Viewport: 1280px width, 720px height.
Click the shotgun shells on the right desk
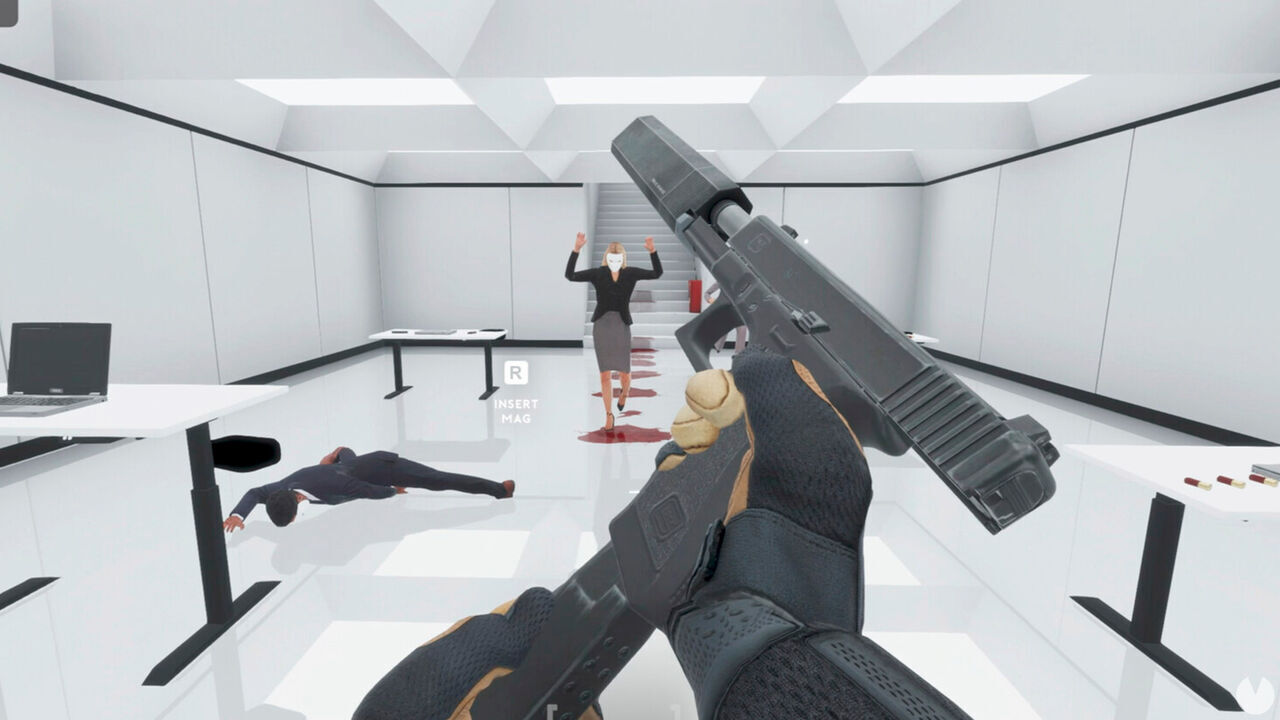point(1212,481)
